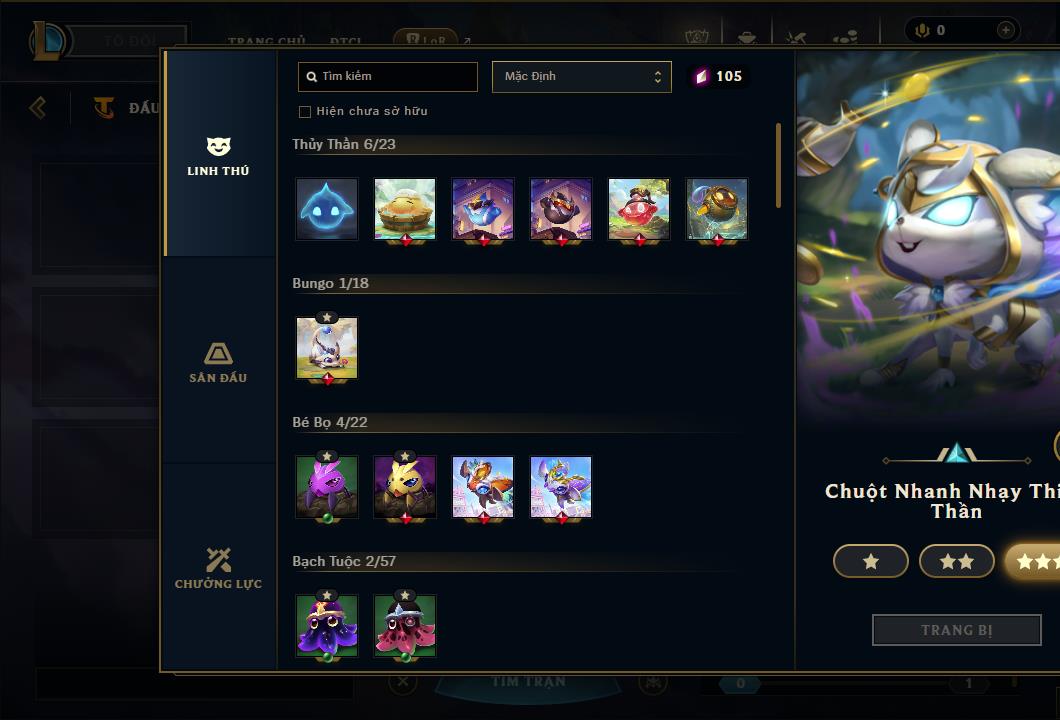
Task: Open the Mặc Định sort dropdown
Action: [581, 77]
